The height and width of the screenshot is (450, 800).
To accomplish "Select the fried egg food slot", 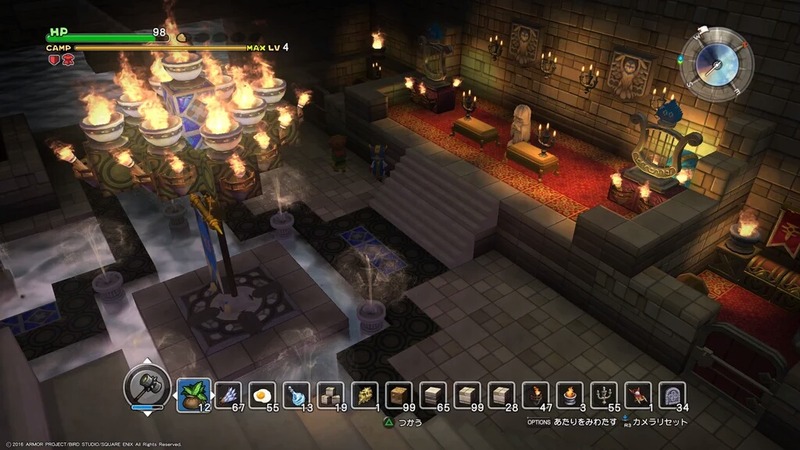I will tap(262, 396).
